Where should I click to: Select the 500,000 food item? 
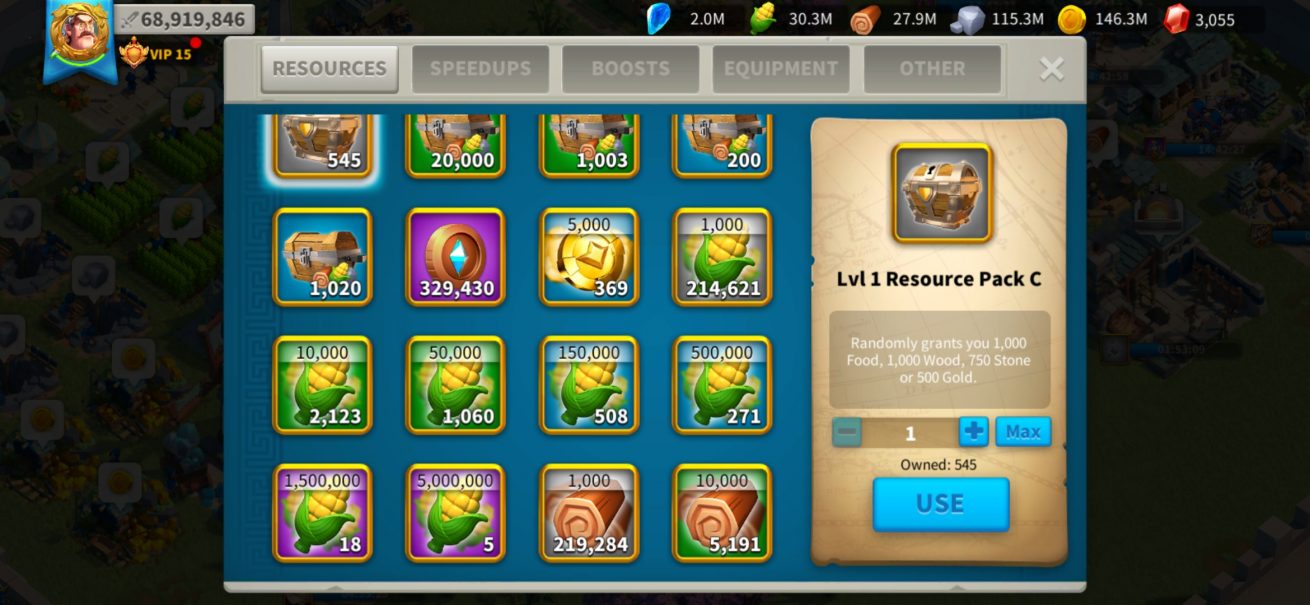[722, 385]
